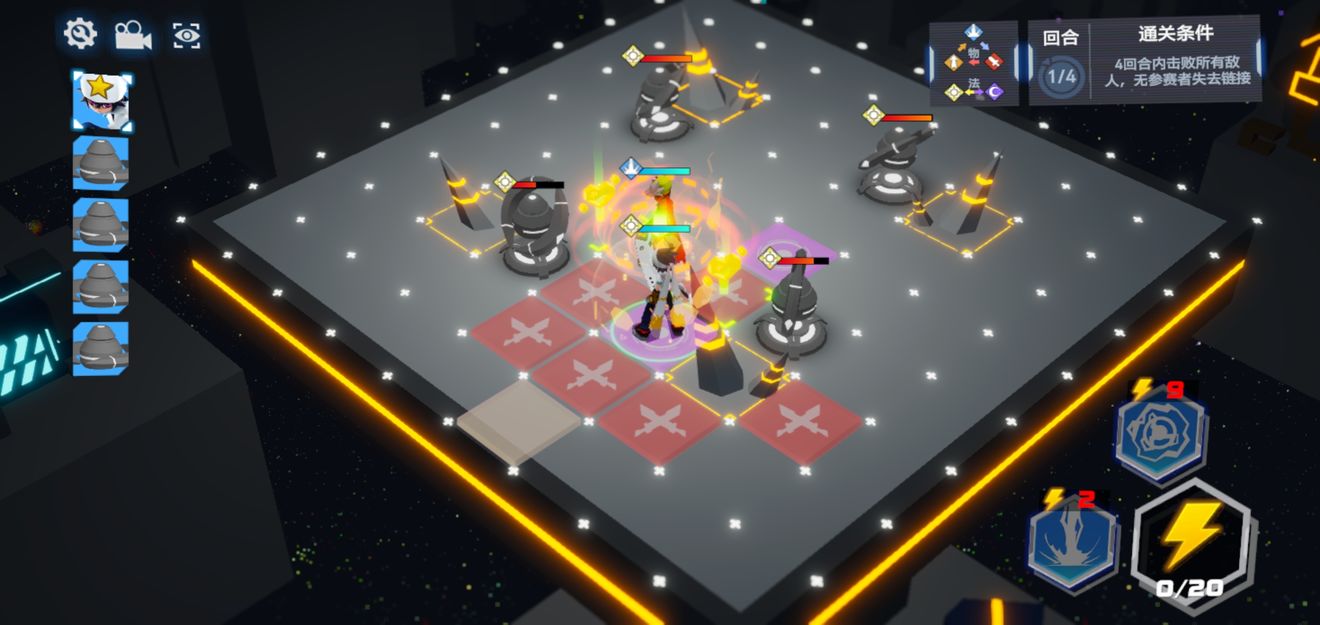Click the video camera icon
This screenshot has height=625, width=1320.
132,36
